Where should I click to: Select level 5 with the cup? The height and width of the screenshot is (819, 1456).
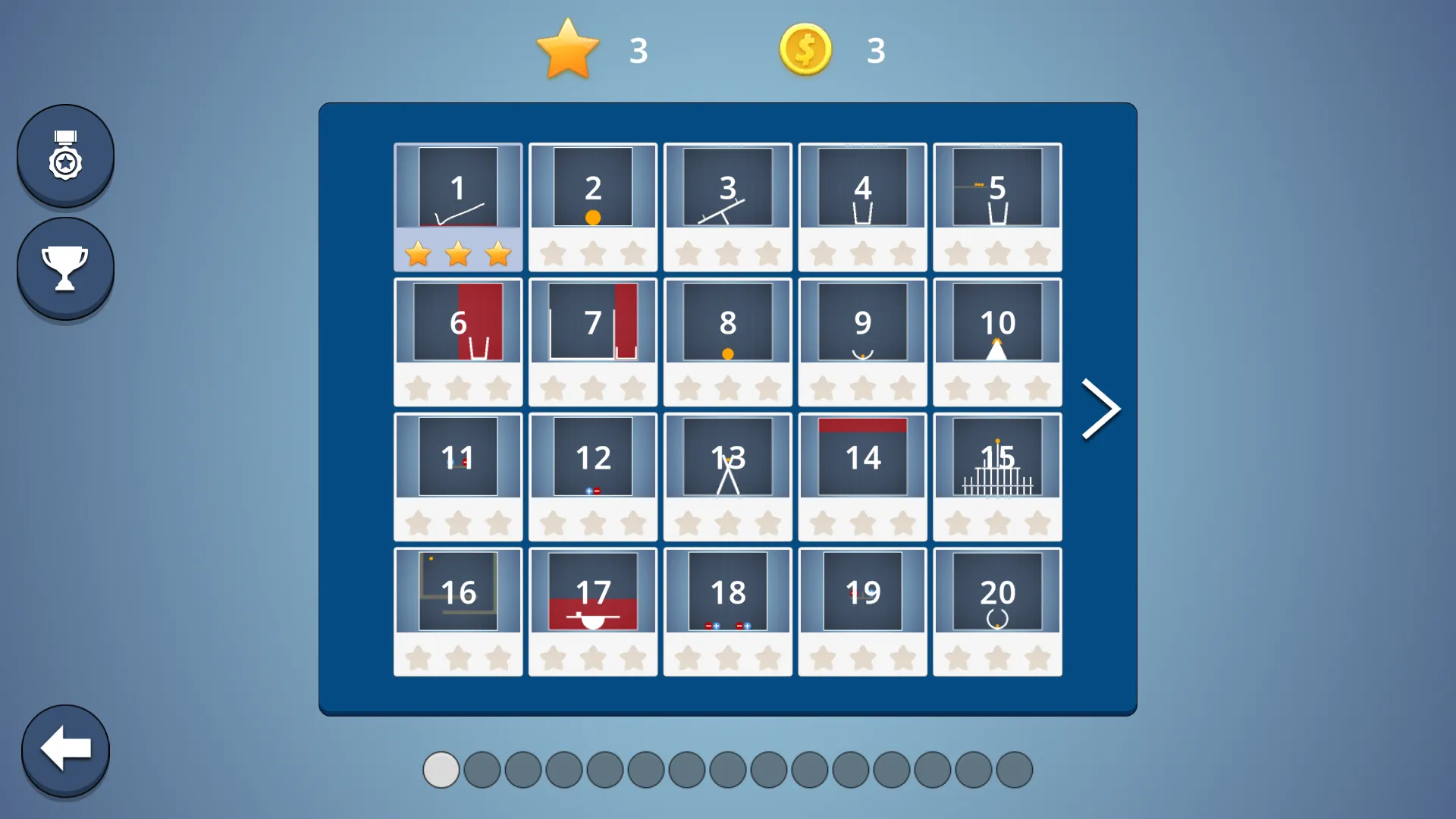[997, 185]
